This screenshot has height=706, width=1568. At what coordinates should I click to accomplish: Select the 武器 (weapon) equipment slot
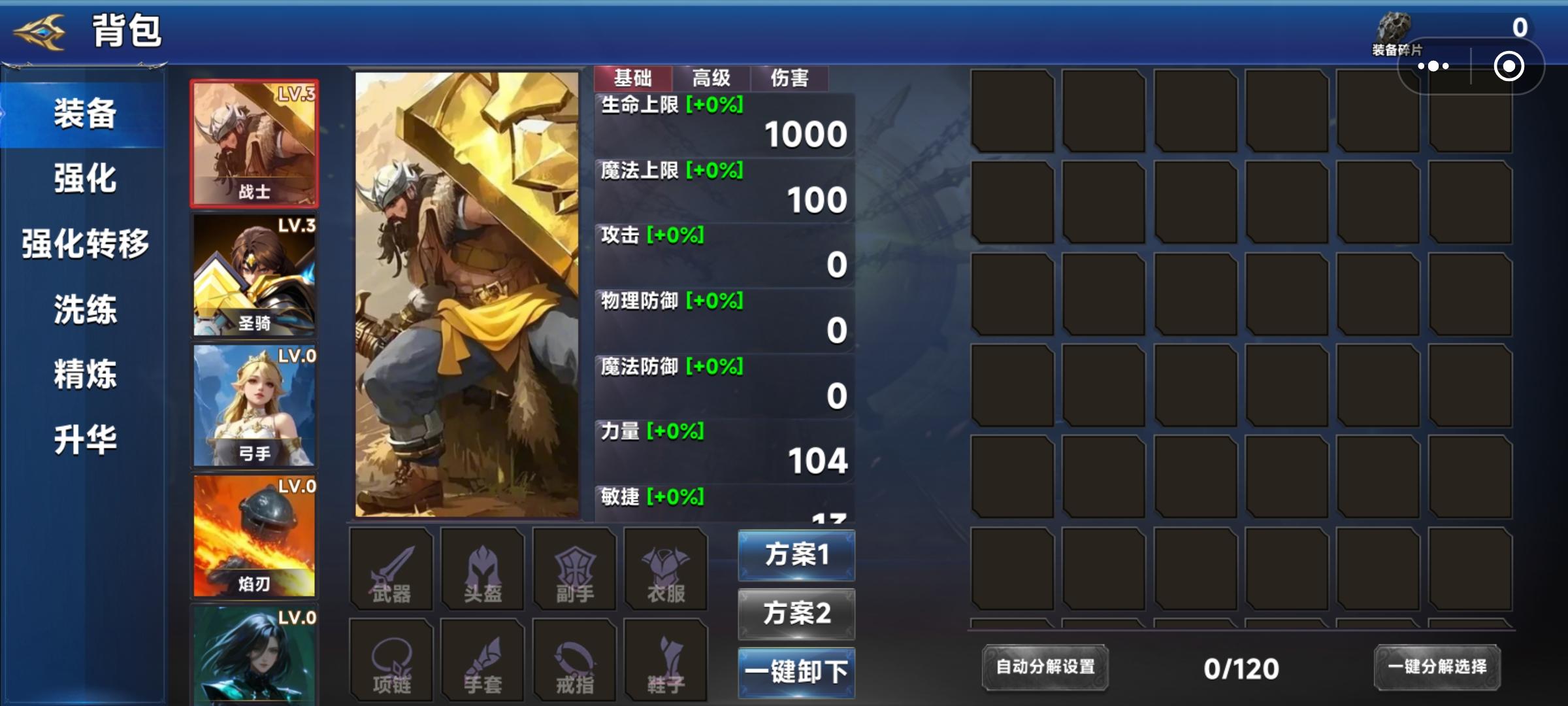(x=391, y=569)
